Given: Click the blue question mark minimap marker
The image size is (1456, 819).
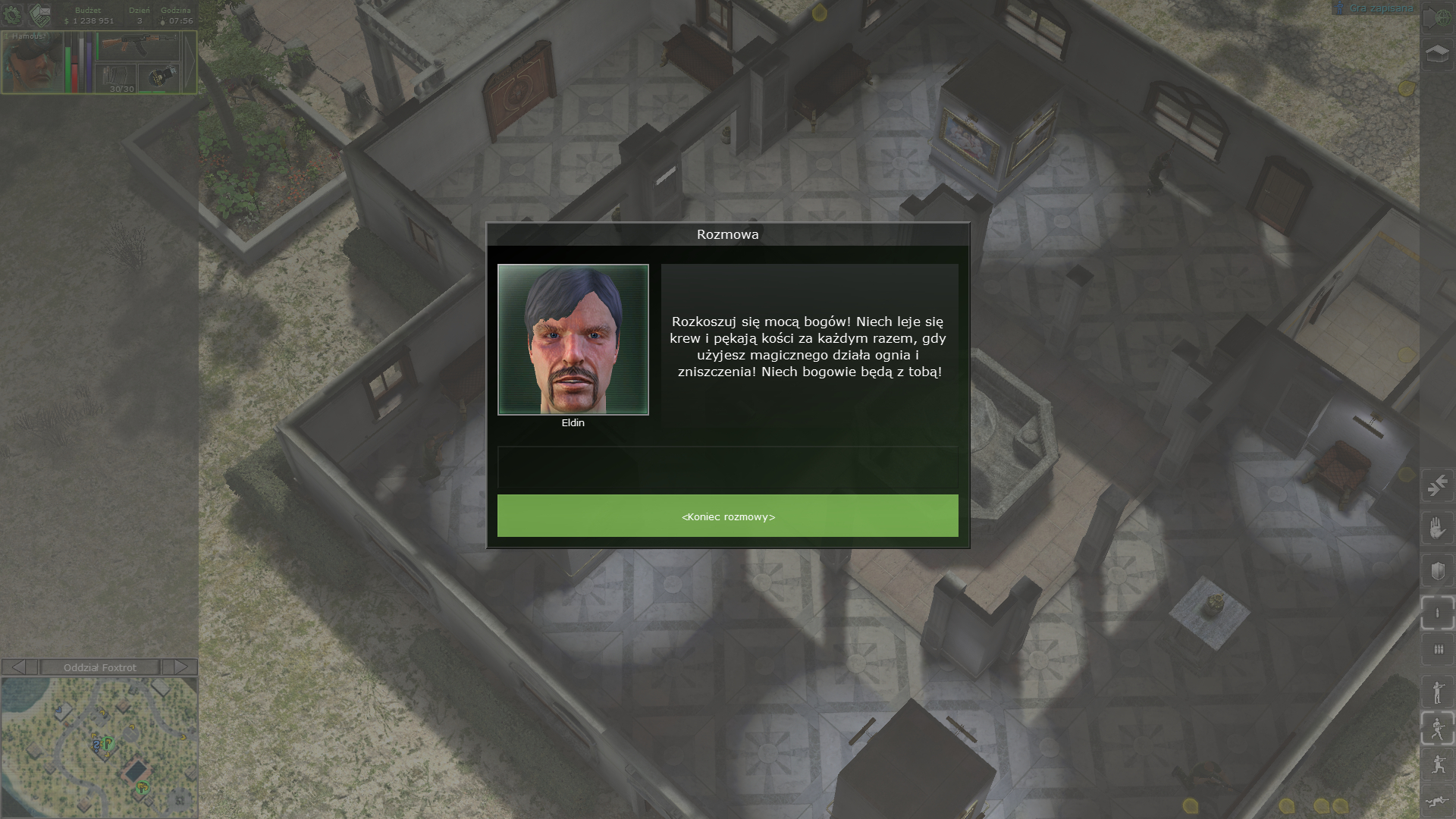Looking at the screenshot, I should tap(96, 746).
